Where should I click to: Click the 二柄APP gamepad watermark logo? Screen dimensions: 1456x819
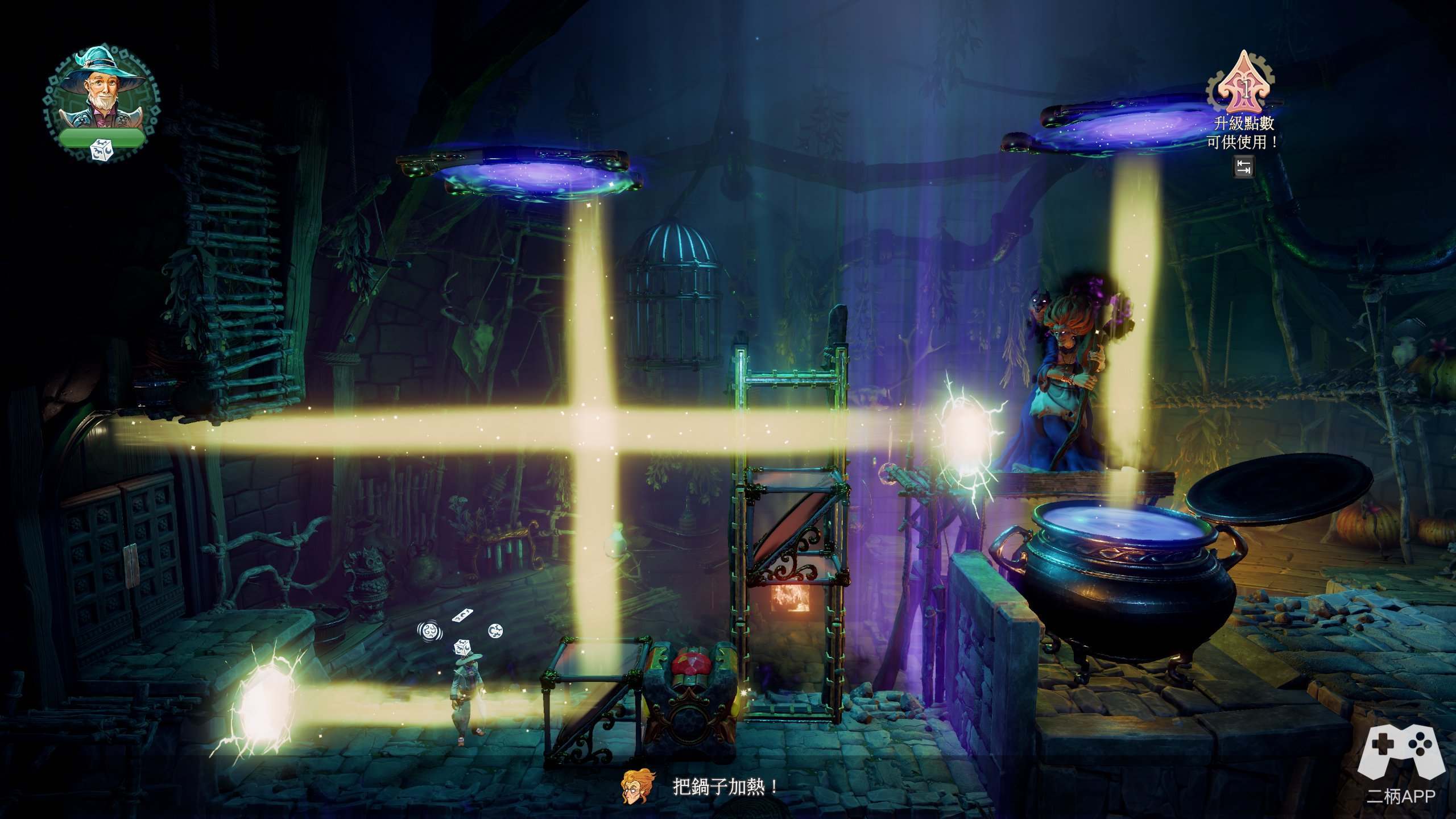[1401, 755]
